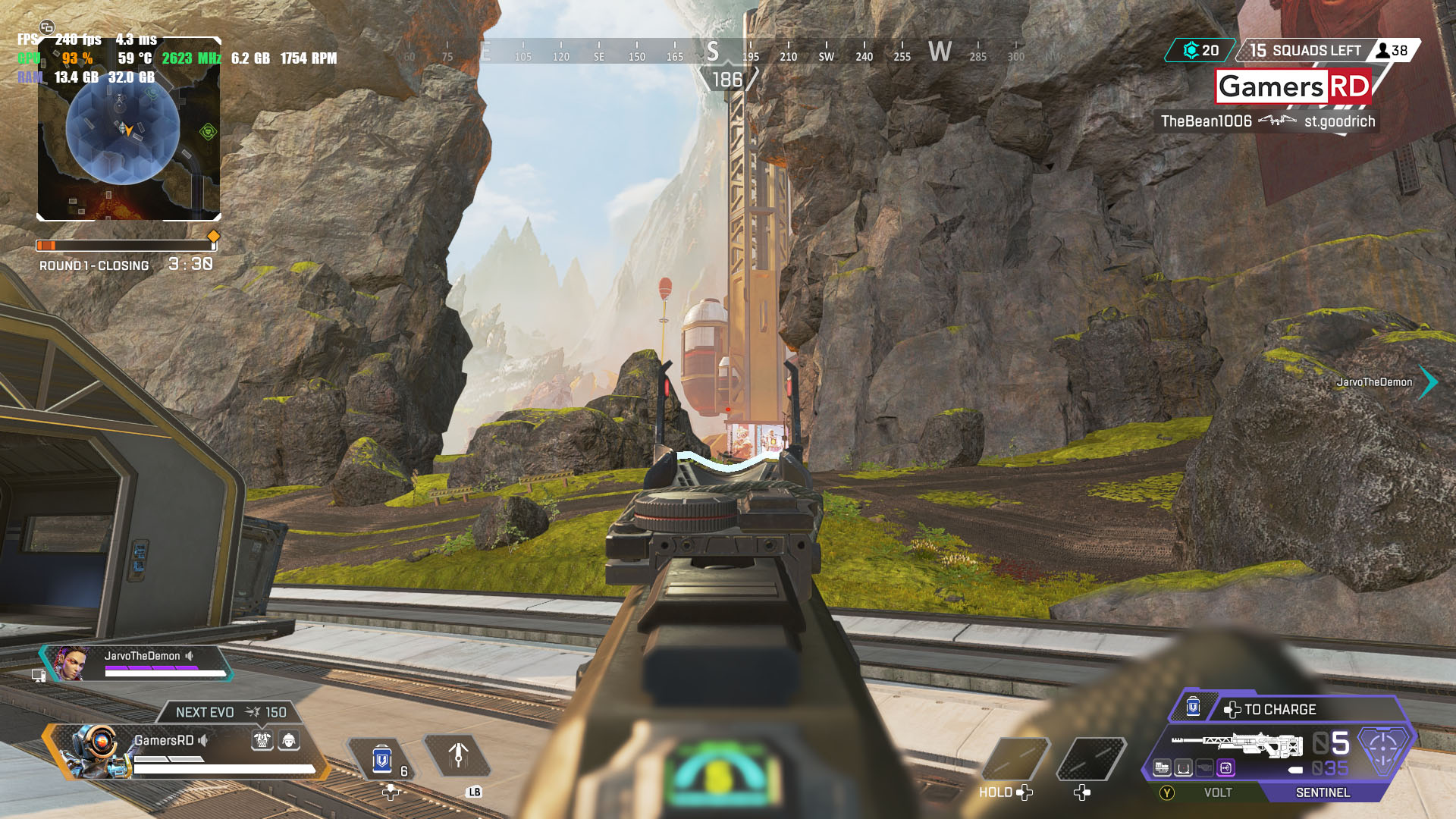Click the Sentinel fire mode emblem
Viewport: 1456px width, 819px height.
coord(1382,747)
